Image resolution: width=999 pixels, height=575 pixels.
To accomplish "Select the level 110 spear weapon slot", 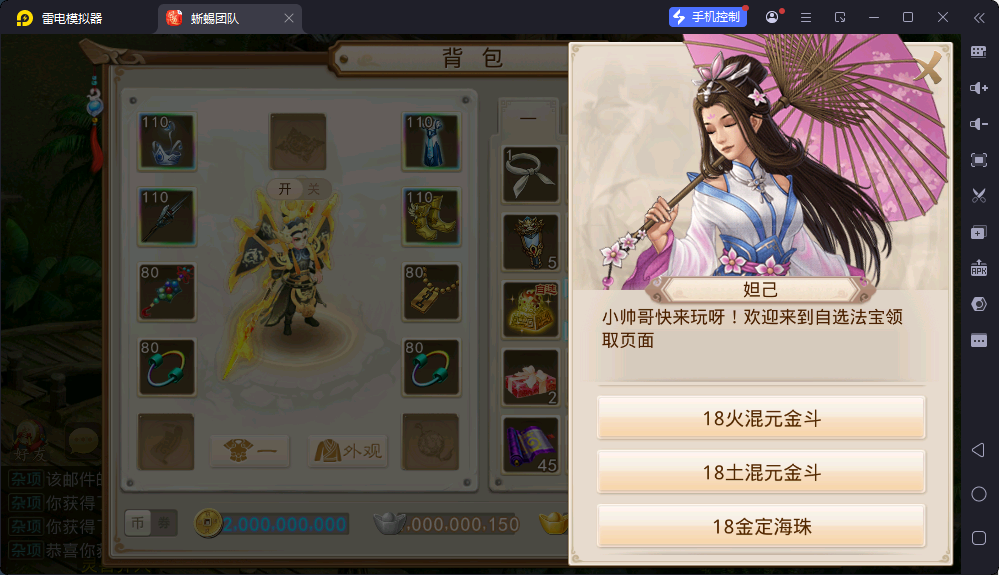I will click(166, 217).
